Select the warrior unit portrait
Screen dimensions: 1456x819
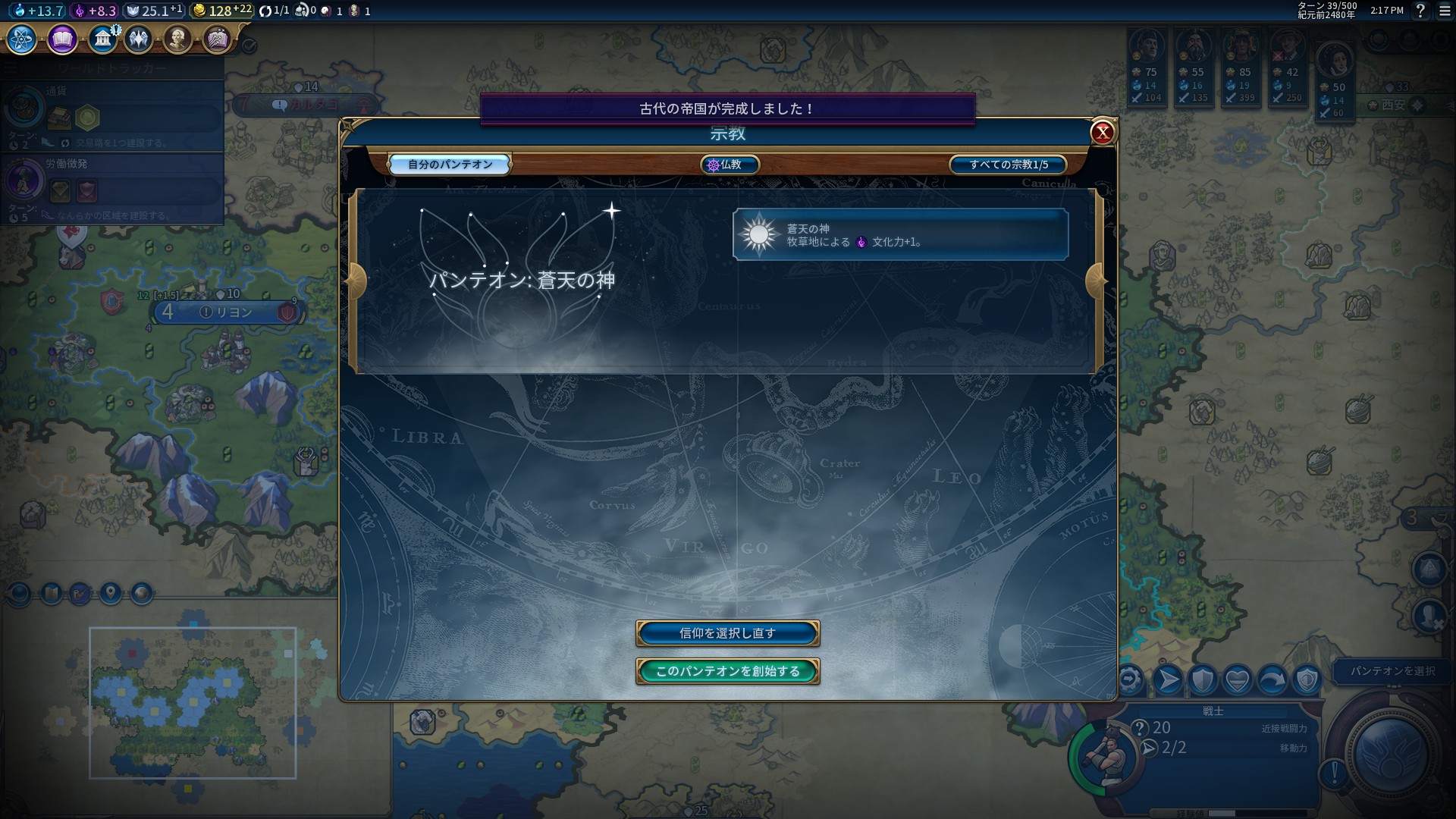[1103, 756]
